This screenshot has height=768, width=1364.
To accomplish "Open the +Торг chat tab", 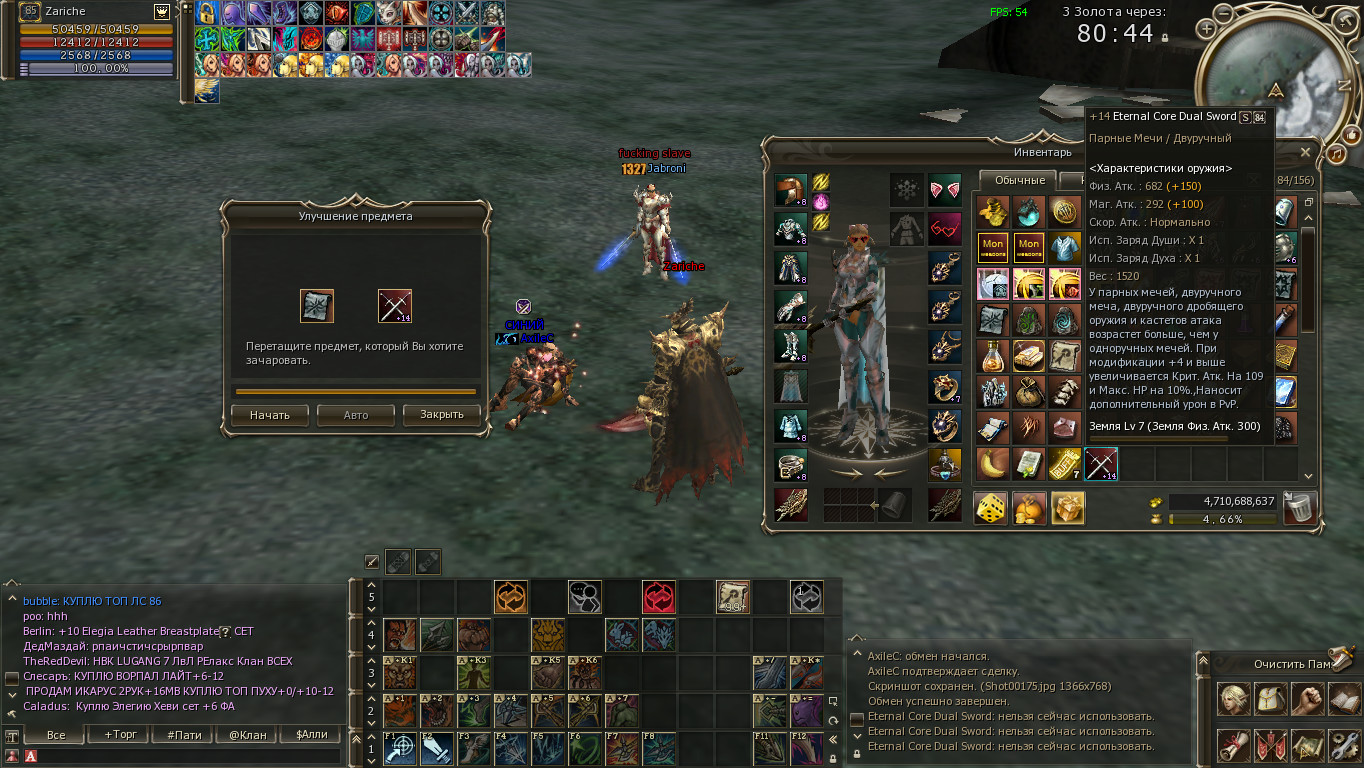I will pyautogui.click(x=121, y=734).
